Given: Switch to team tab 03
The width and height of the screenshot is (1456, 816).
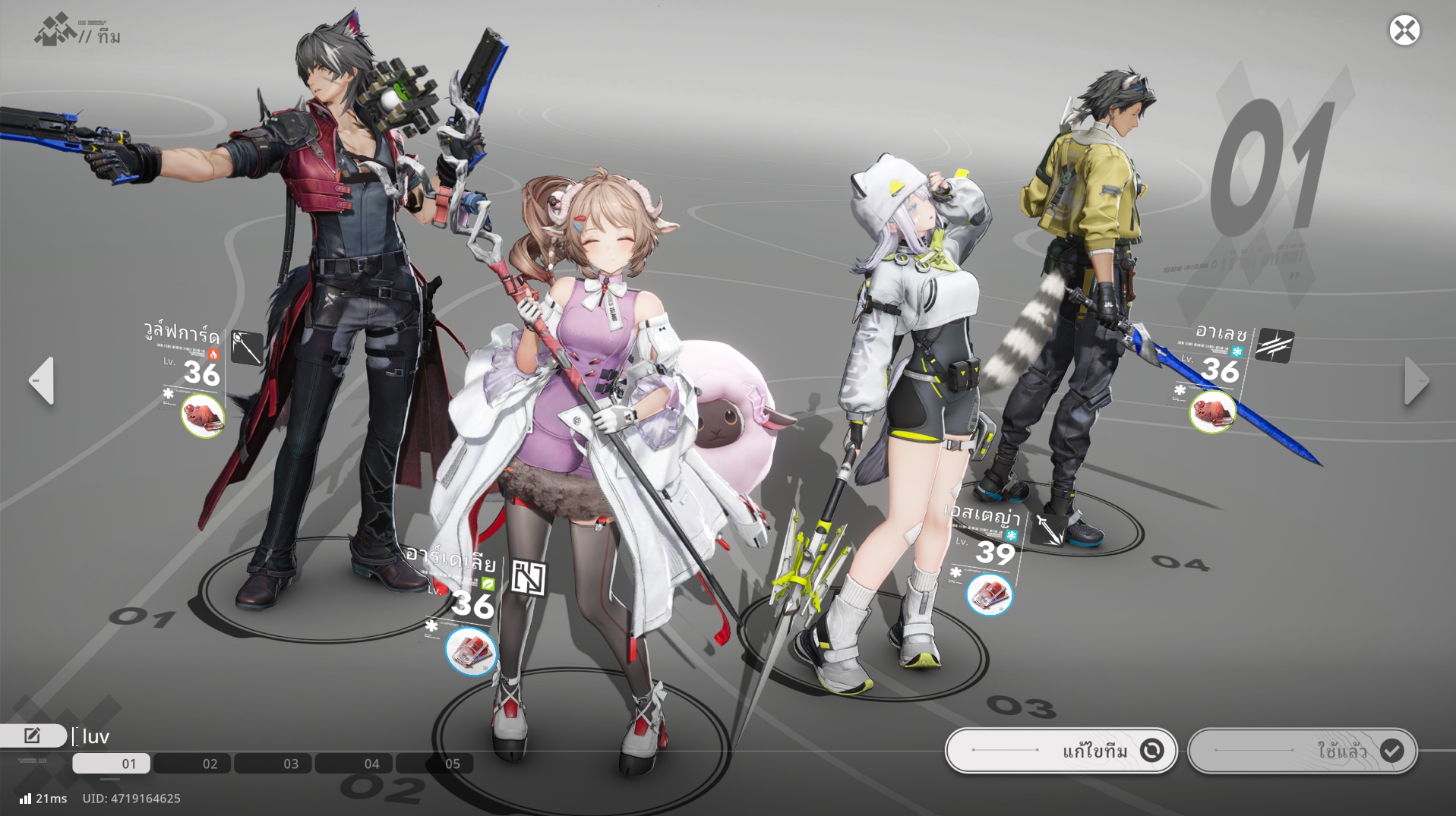Looking at the screenshot, I should point(274,764).
